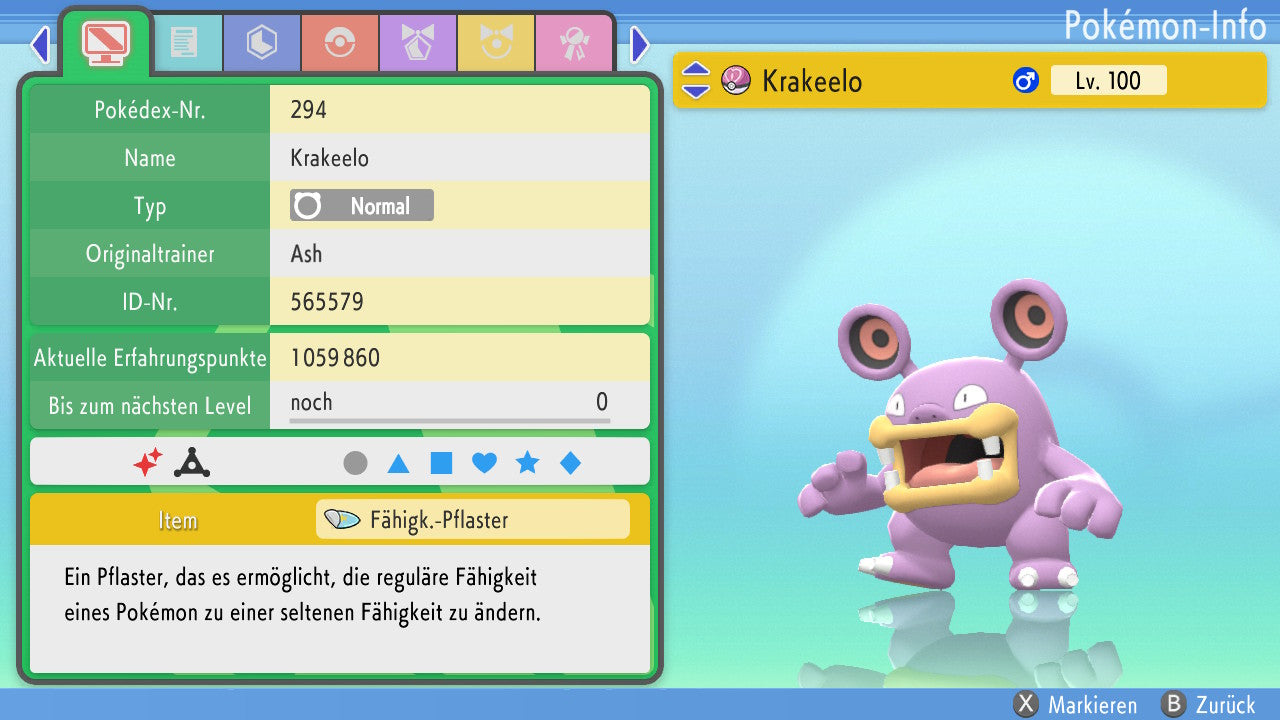Toggle the gray circle marking

[355, 463]
